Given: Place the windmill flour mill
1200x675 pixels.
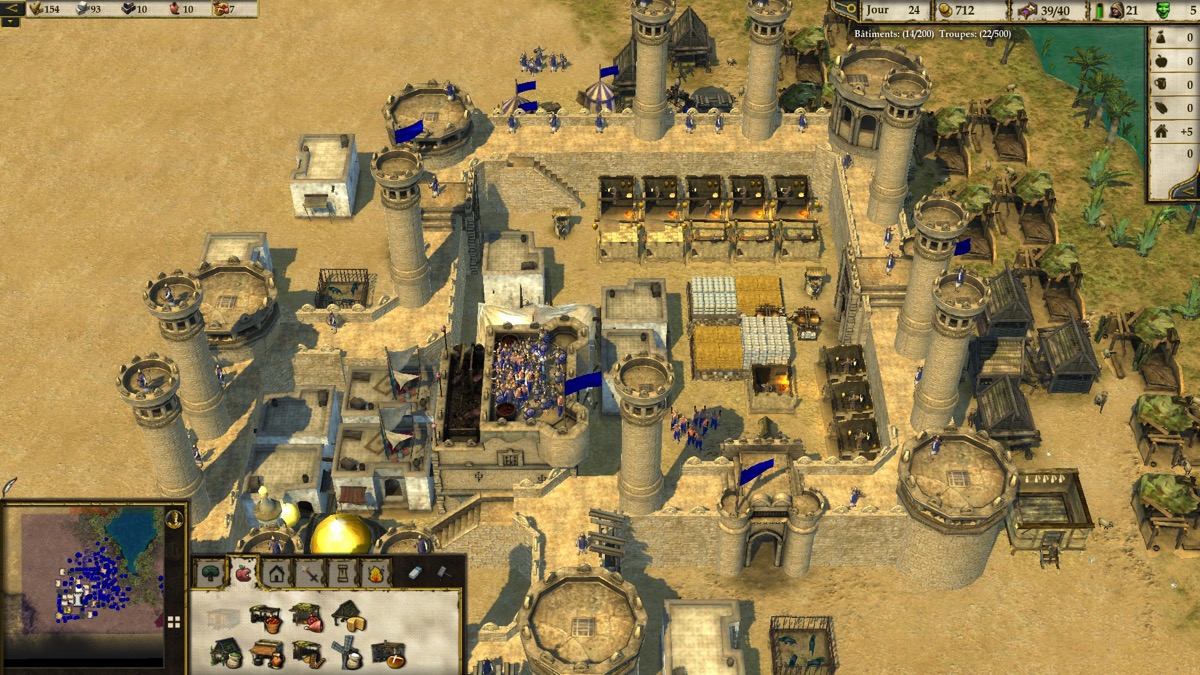Looking at the screenshot, I should pyautogui.click(x=347, y=653).
